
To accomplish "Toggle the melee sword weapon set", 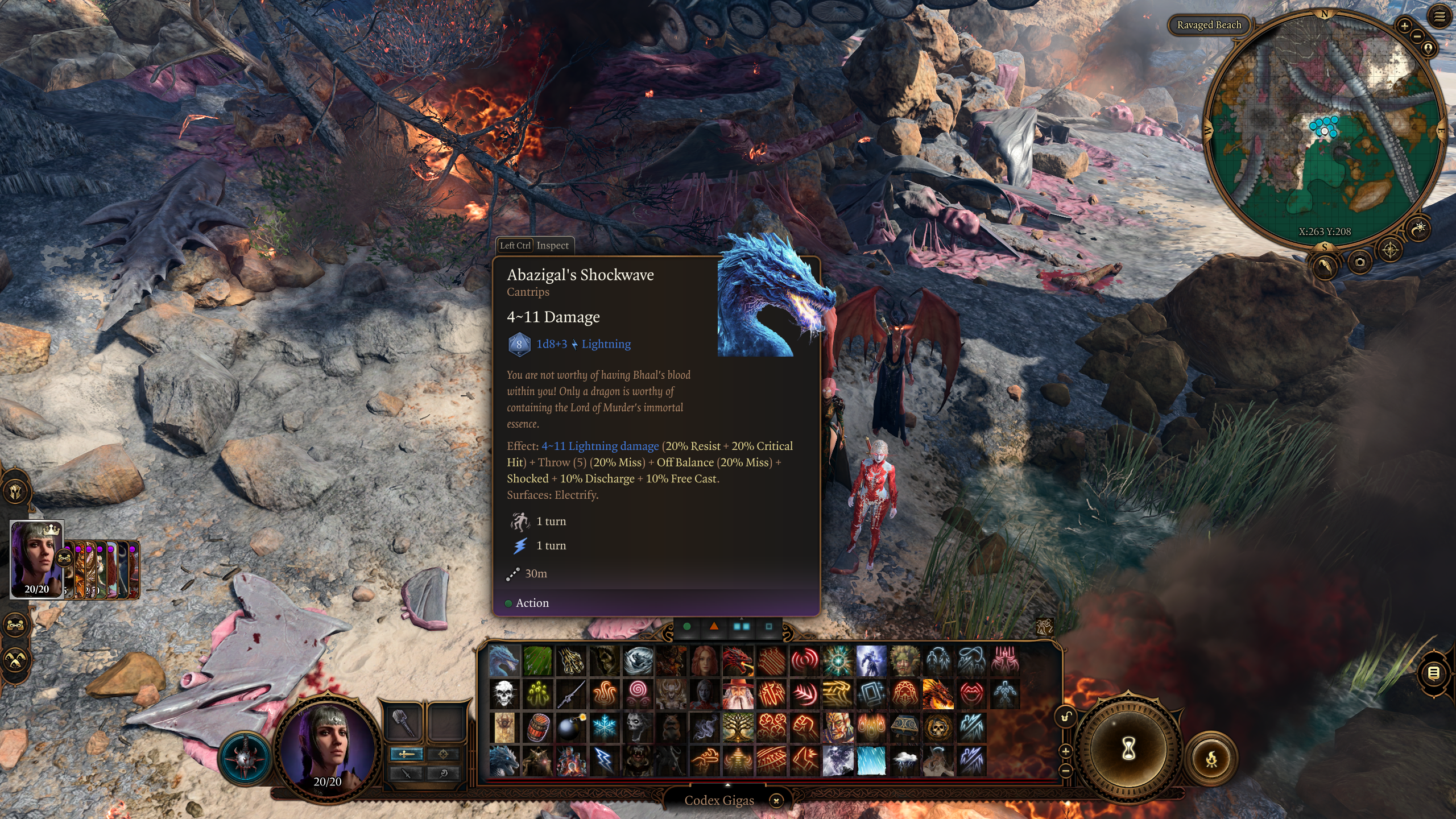I will 406,754.
